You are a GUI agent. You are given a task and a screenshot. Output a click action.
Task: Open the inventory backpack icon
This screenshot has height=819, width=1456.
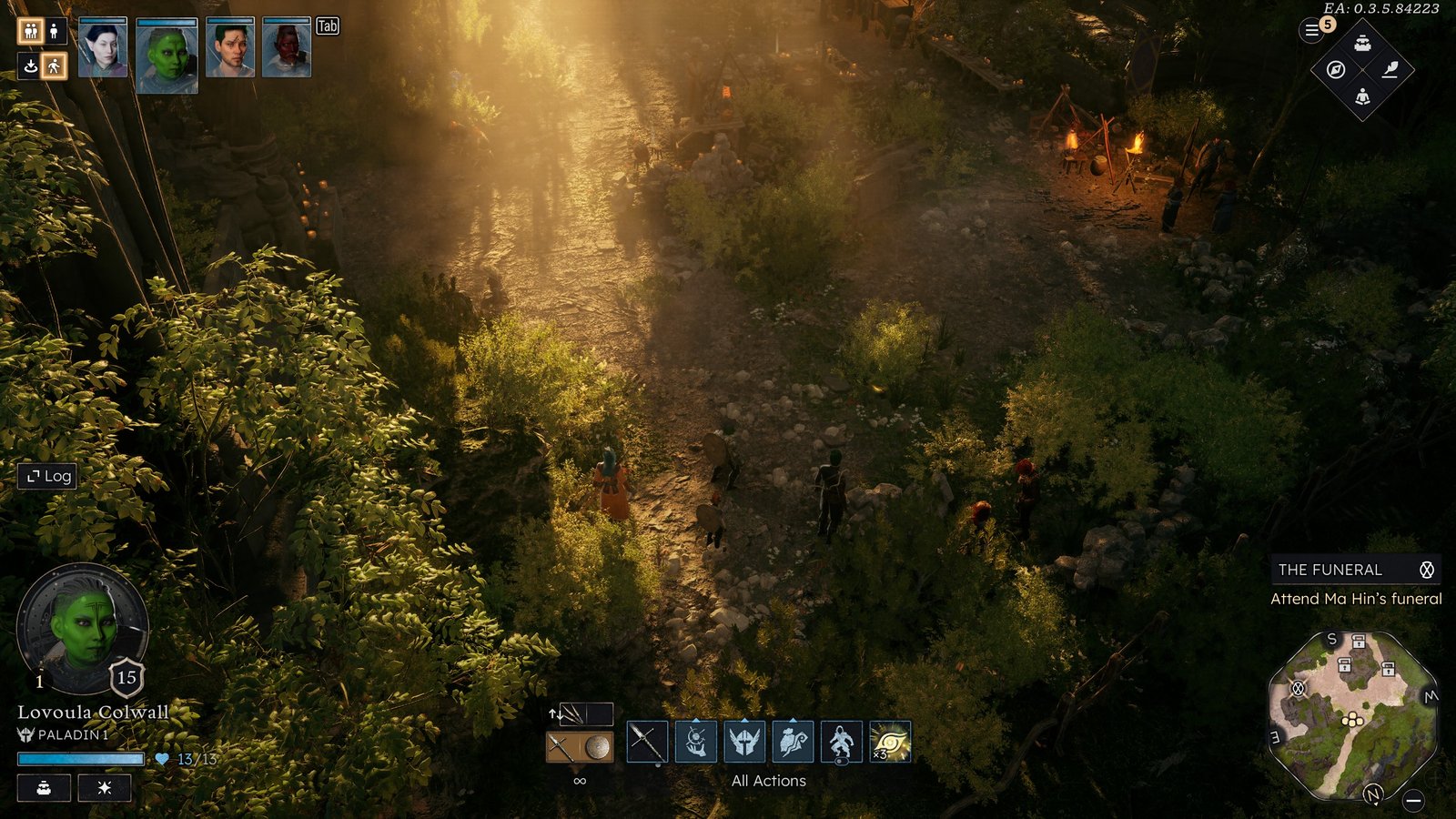tap(1362, 43)
